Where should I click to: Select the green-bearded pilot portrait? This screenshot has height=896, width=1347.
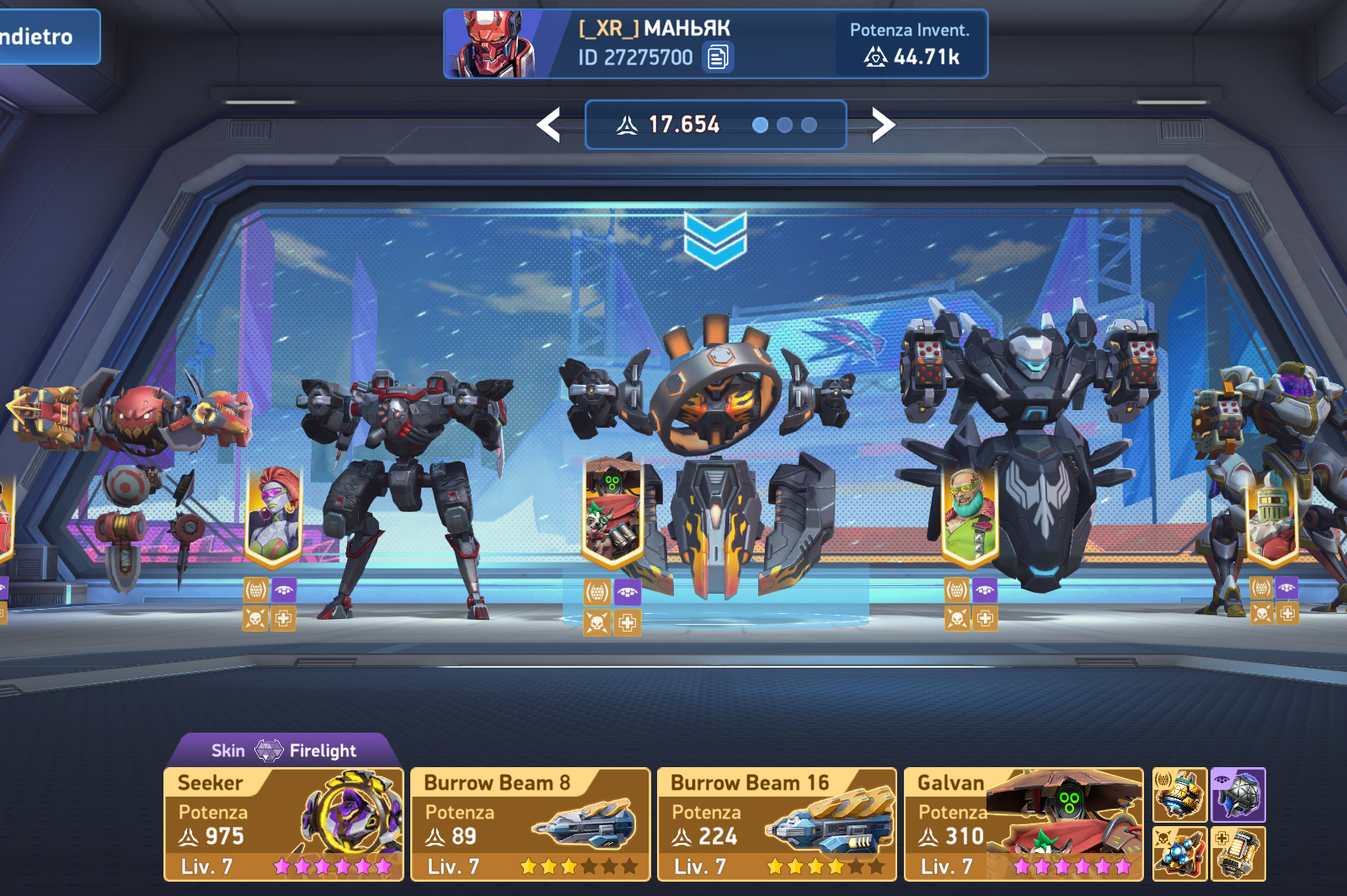tap(970, 514)
